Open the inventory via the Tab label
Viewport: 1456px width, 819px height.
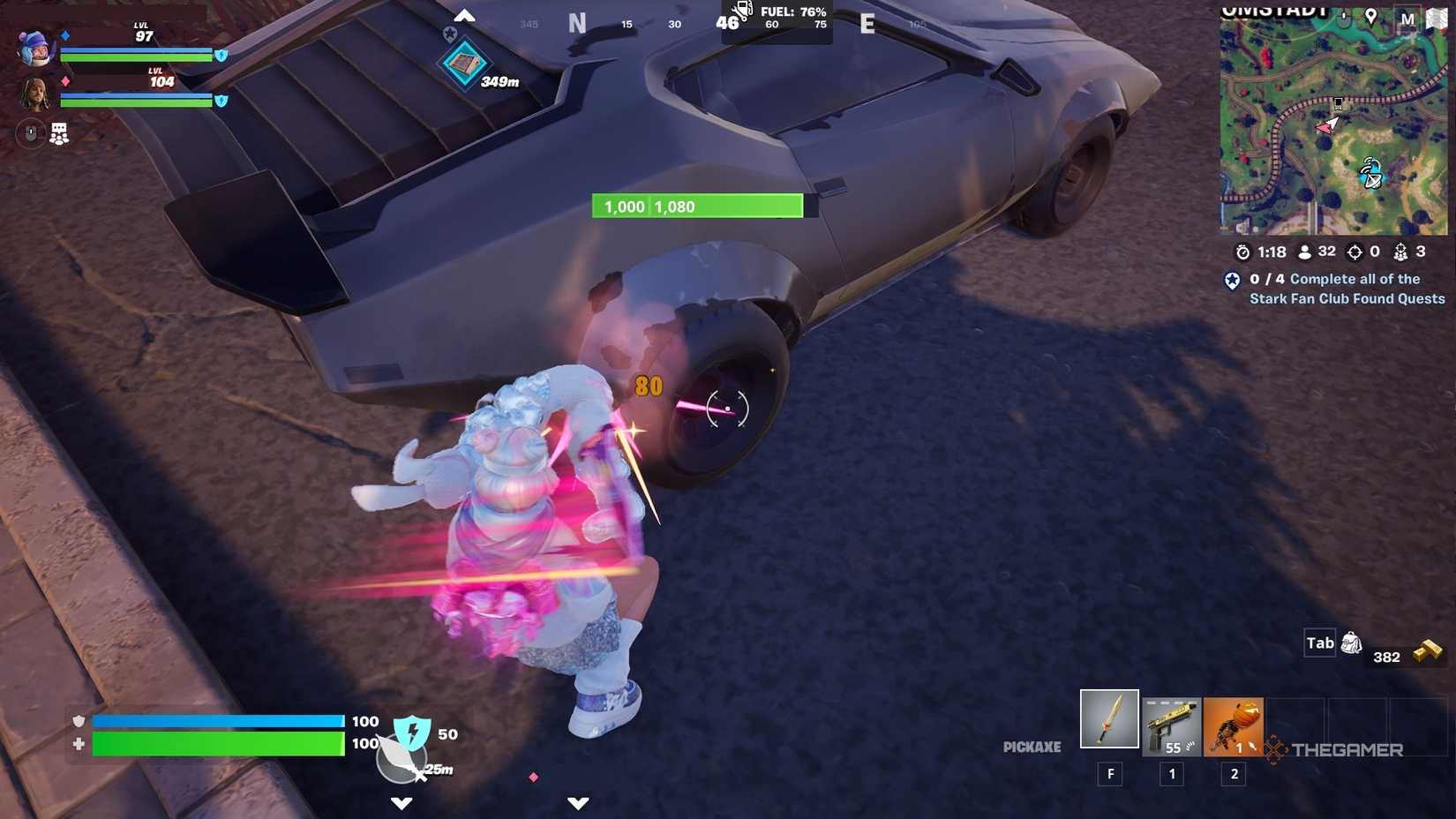(1319, 643)
